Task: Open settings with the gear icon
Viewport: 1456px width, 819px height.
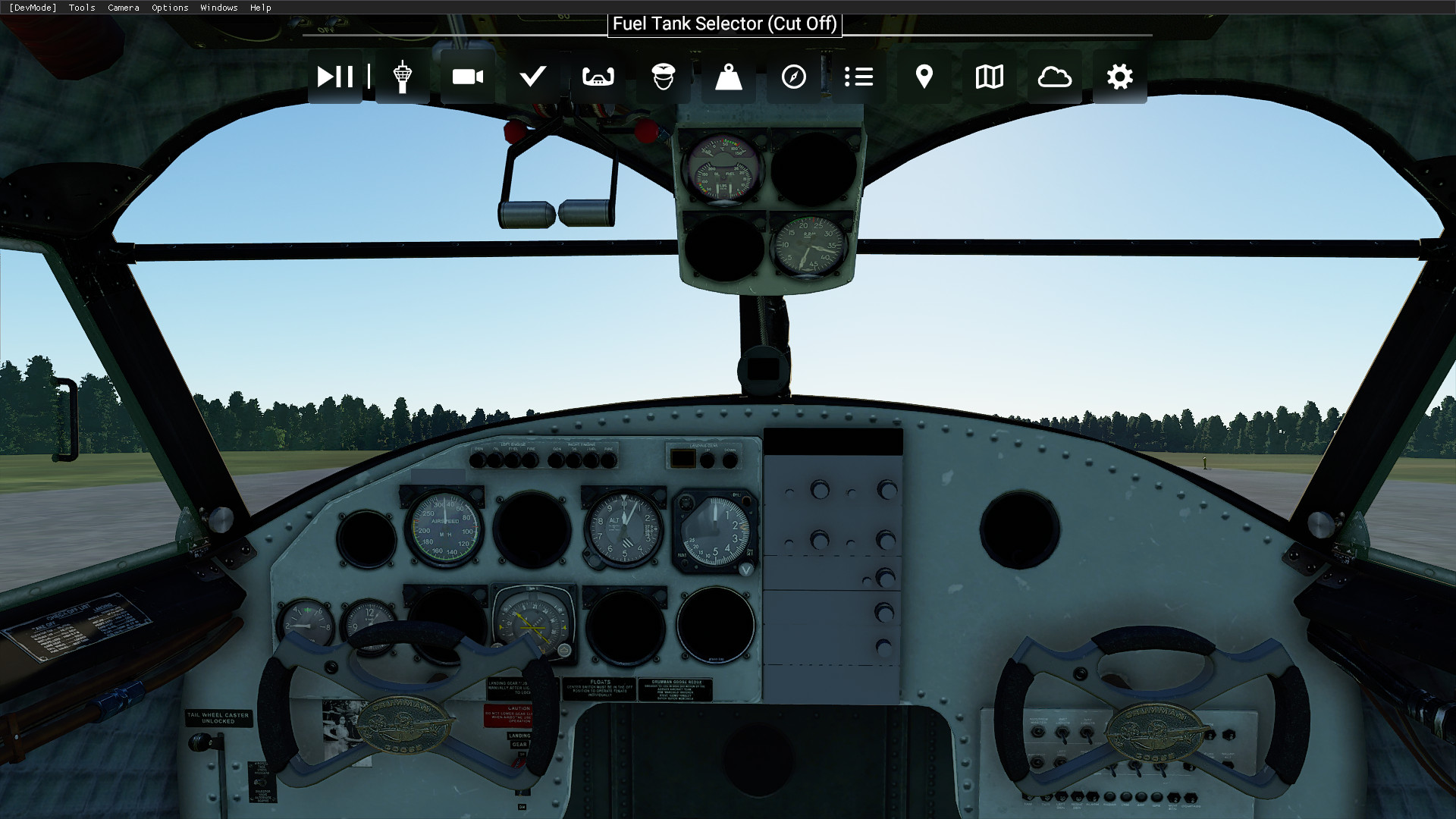Action: point(1119,76)
